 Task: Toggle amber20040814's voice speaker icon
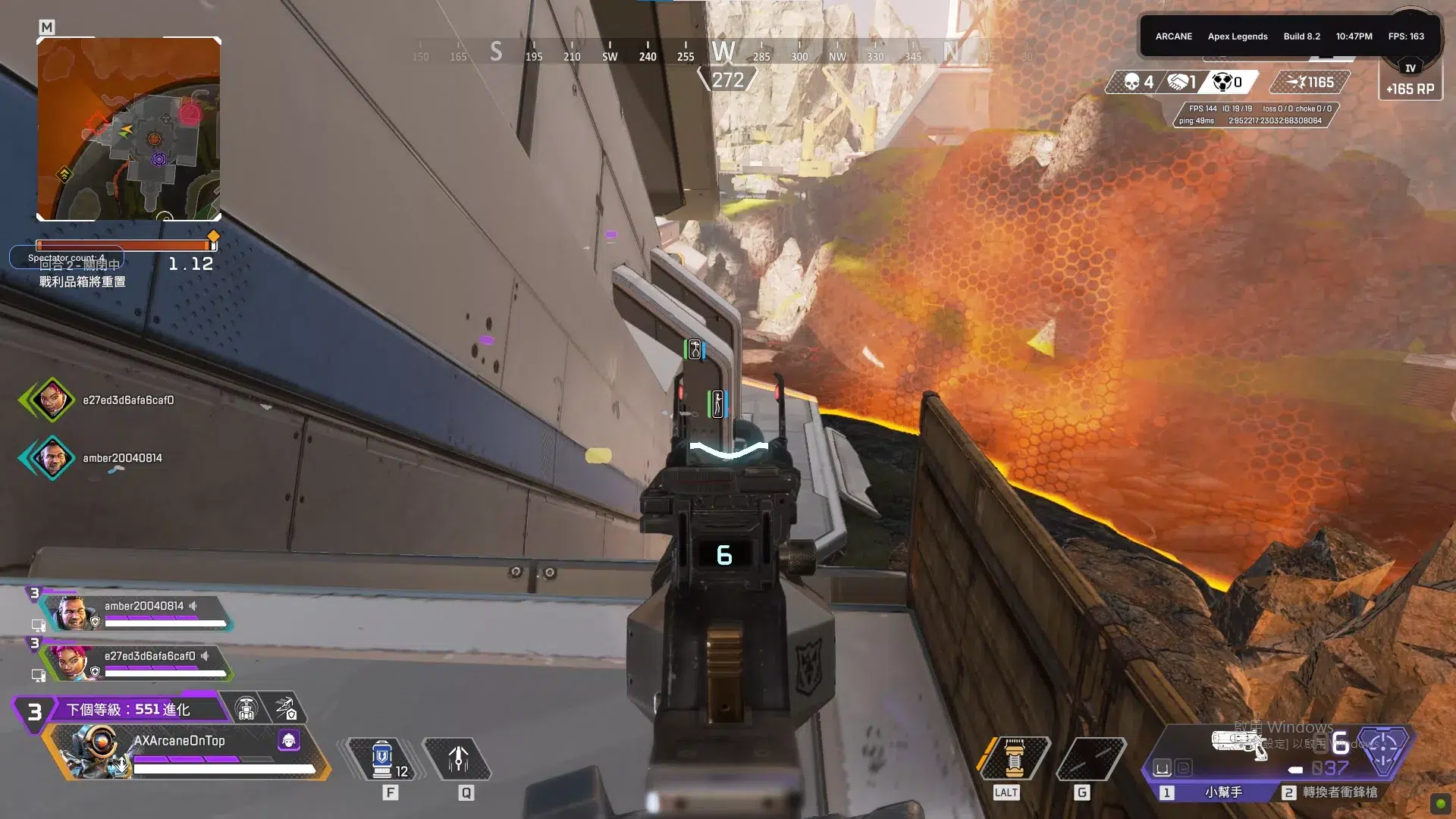(193, 606)
